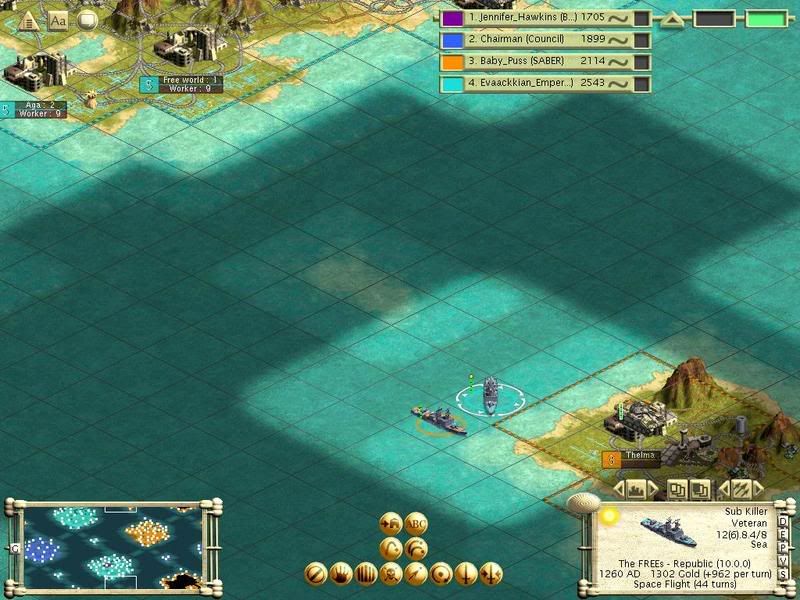The image size is (800, 600).
Task: Select the Thelma city name label
Action: 639,456
